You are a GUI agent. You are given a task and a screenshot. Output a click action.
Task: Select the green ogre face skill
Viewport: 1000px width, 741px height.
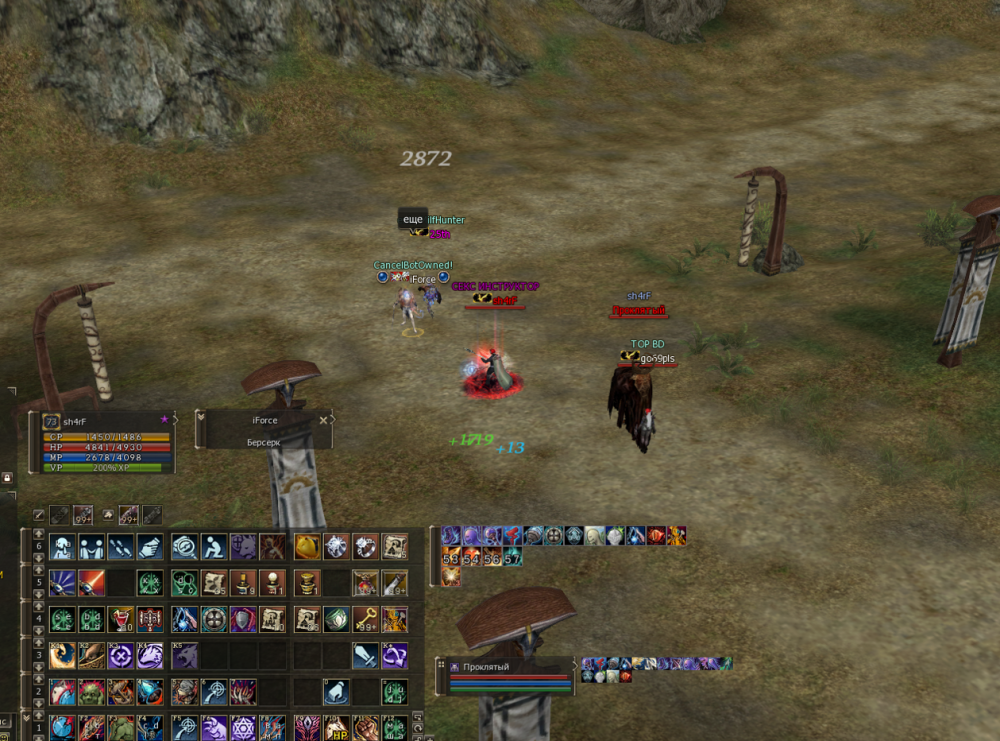coord(92,692)
